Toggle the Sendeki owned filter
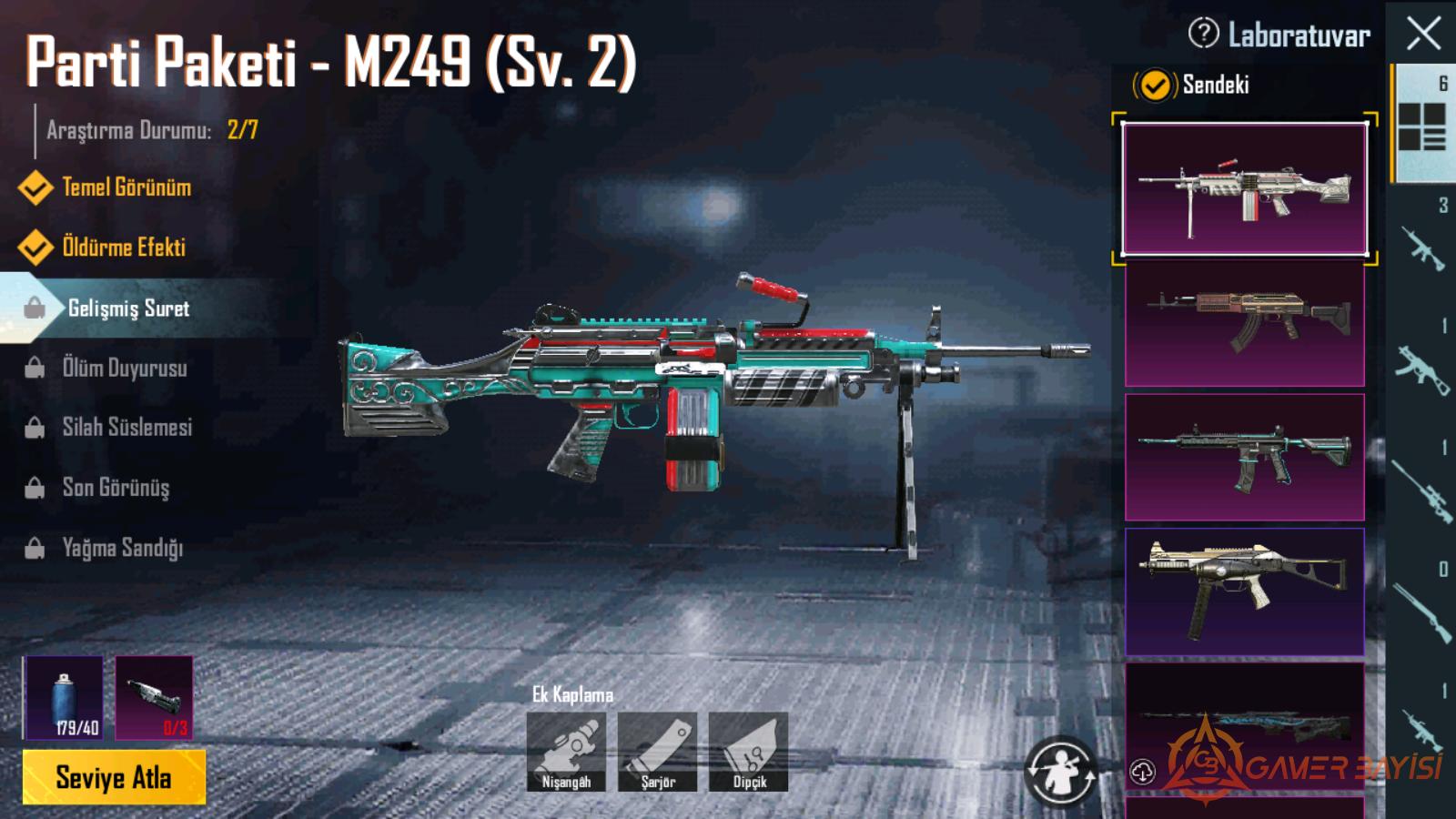This screenshot has height=819, width=1456. pos(1154,86)
